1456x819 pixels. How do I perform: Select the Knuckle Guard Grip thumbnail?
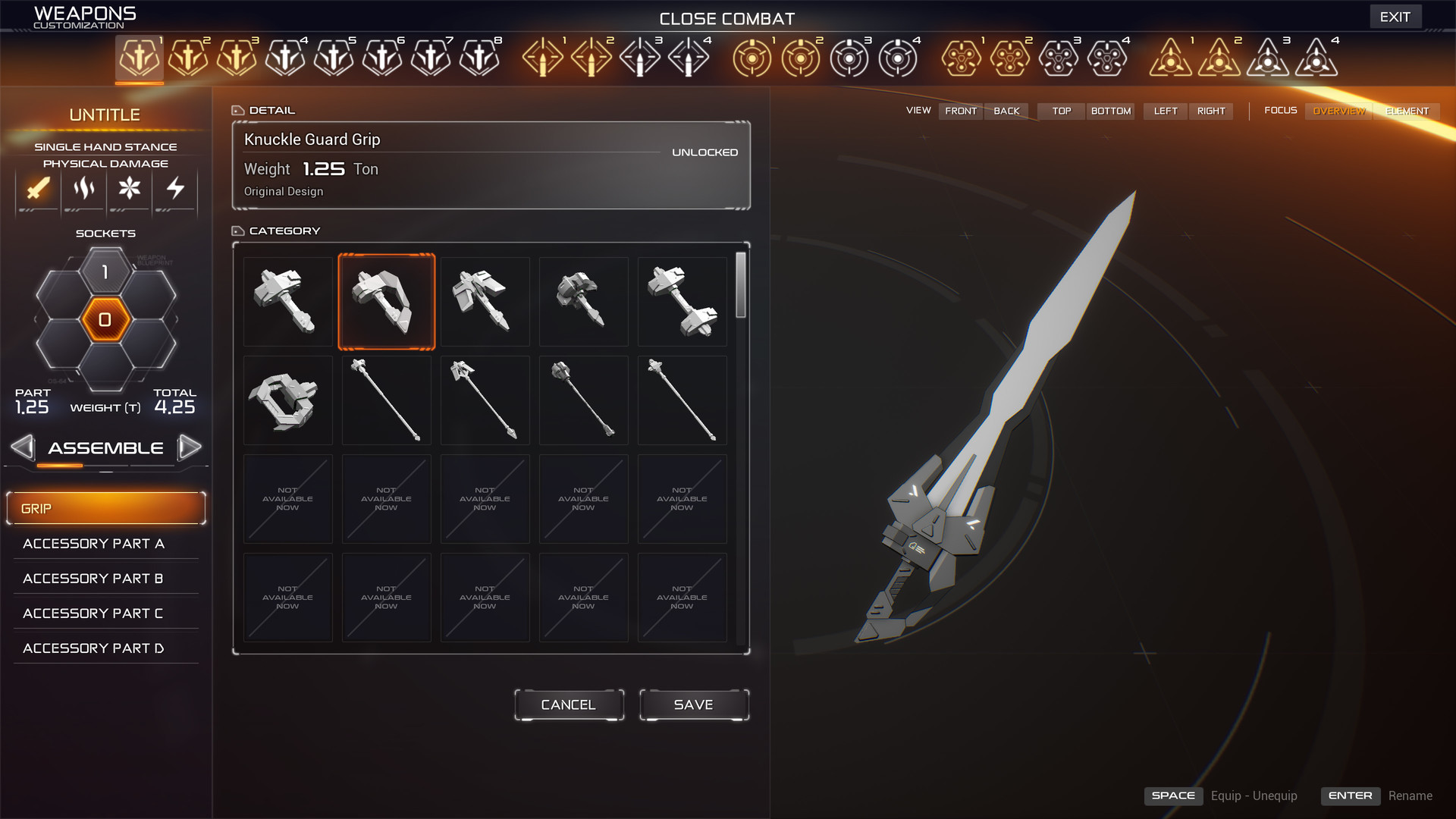[387, 302]
